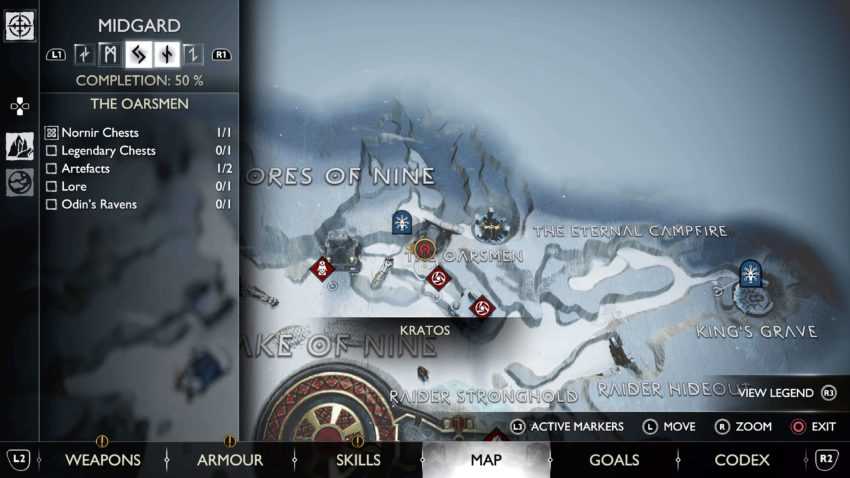The height and width of the screenshot is (478, 850).
Task: Tick the Artefacts checkbox
Action: 52,169
